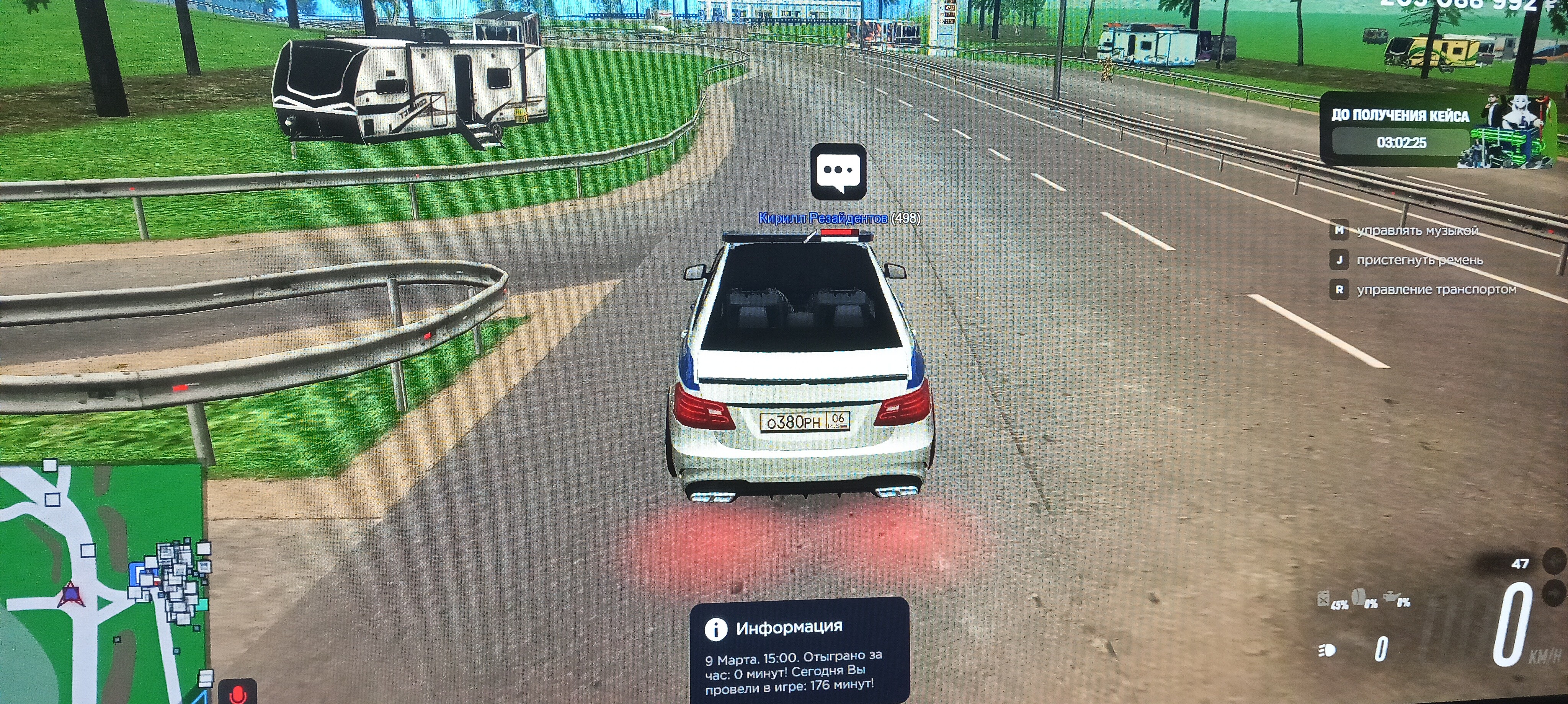Click the fuel canister indicator icon

click(1323, 599)
